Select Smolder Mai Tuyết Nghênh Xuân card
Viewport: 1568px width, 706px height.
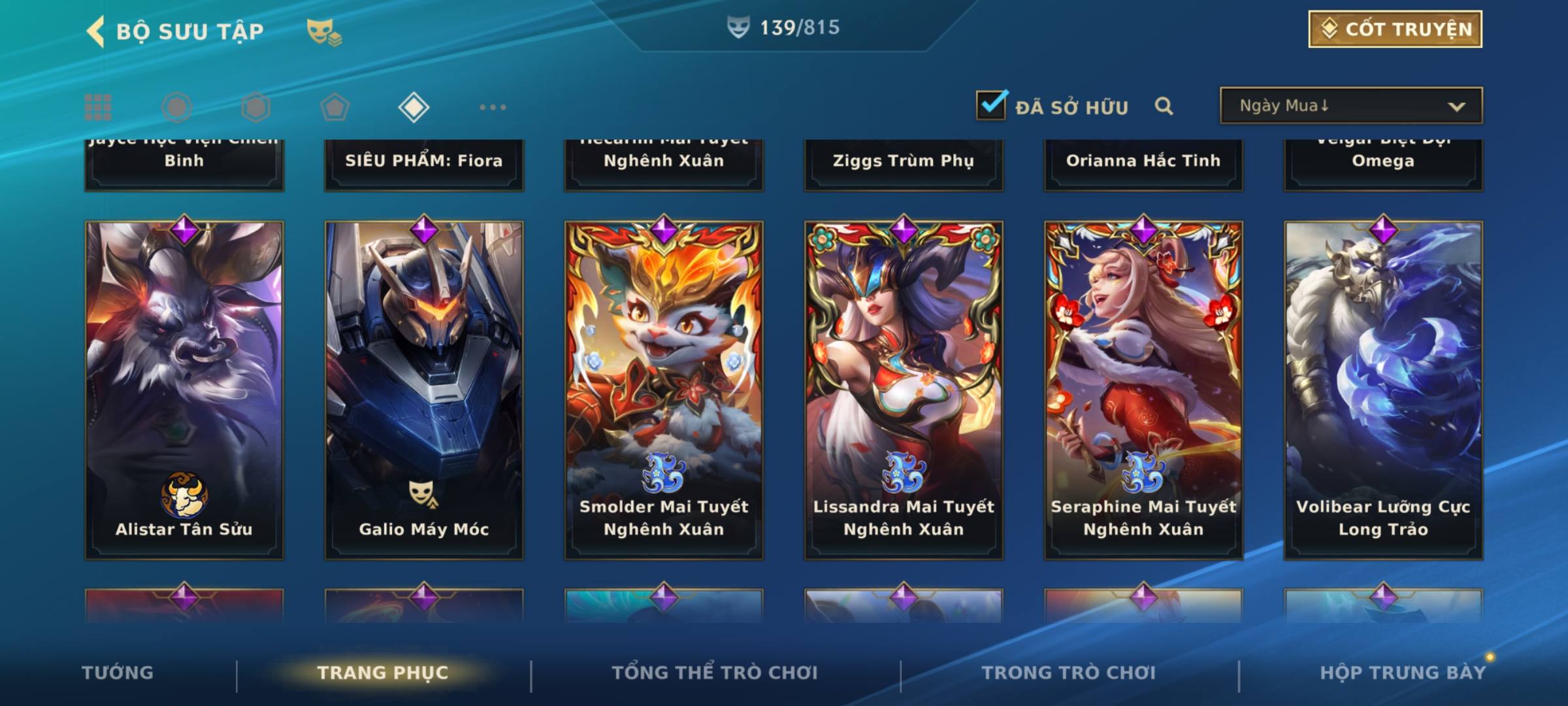[x=664, y=390]
